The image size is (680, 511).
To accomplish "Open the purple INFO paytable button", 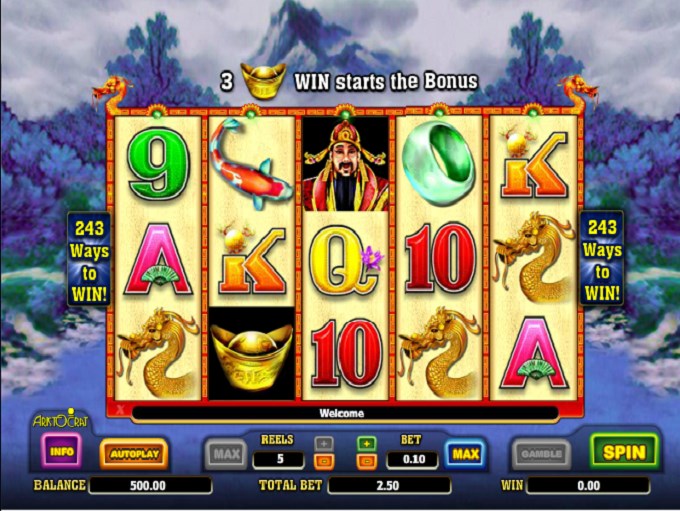I will [x=62, y=452].
